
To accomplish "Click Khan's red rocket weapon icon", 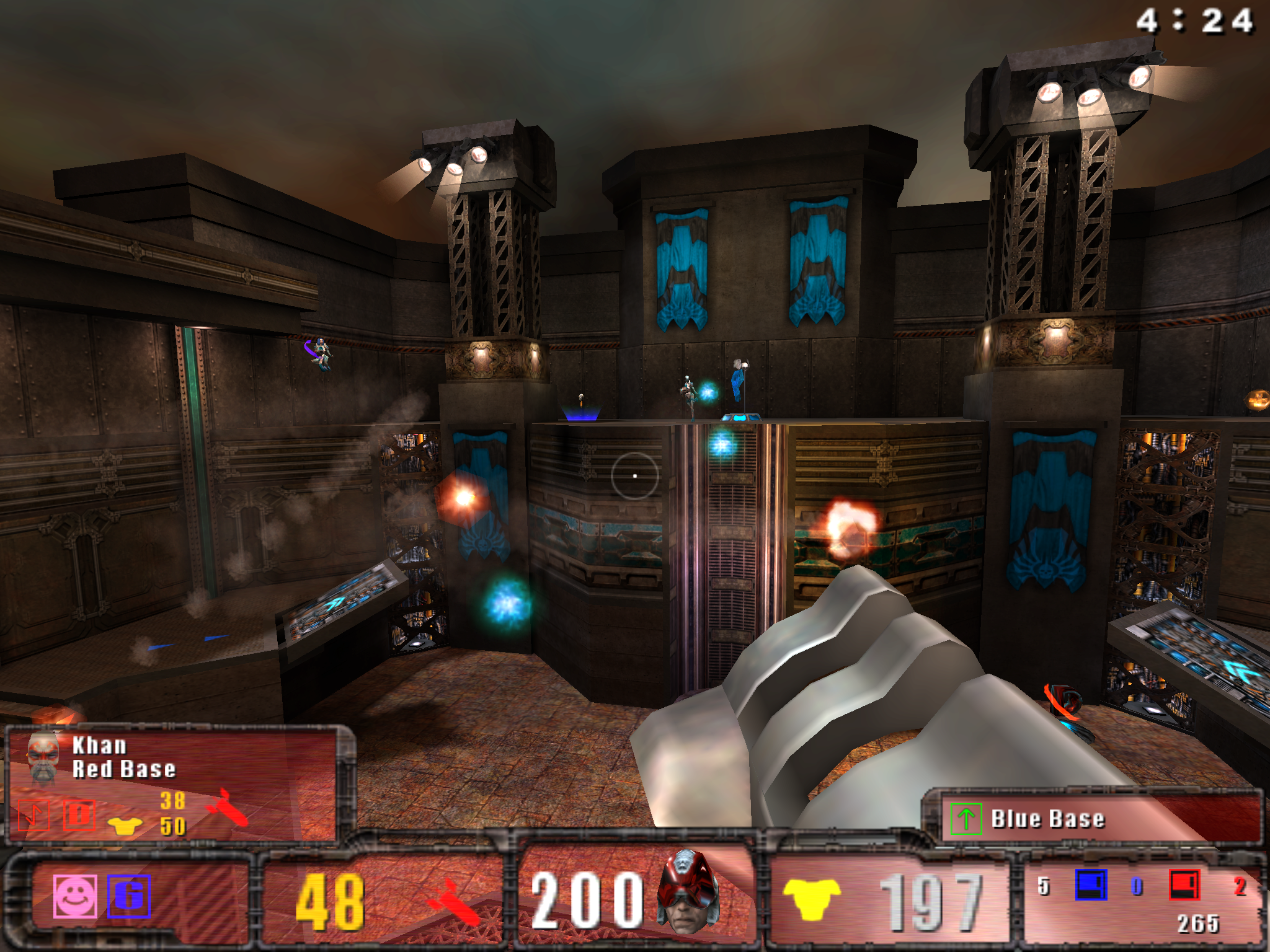I will pyautogui.click(x=228, y=808).
